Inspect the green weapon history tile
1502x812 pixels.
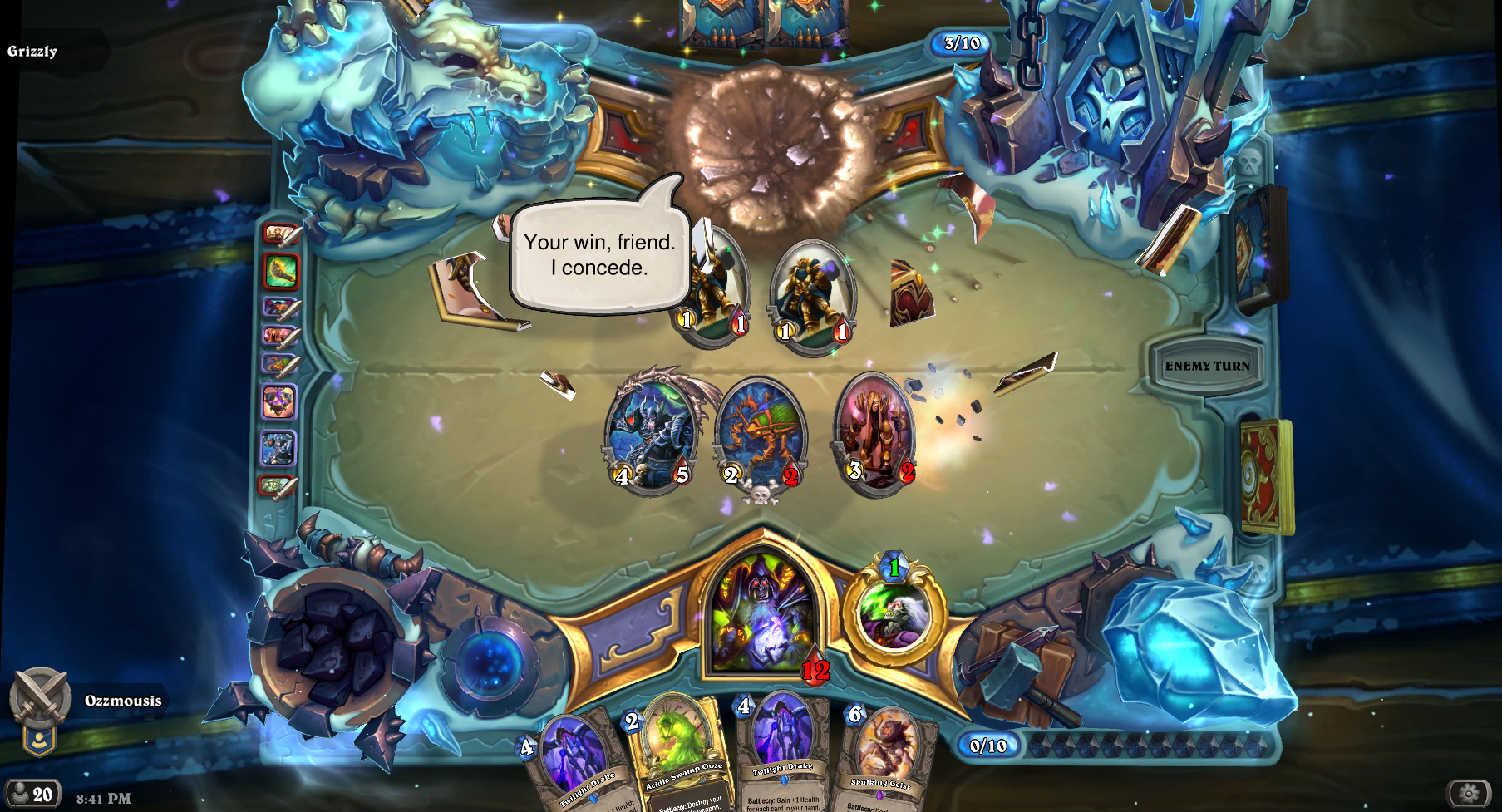pos(281,271)
